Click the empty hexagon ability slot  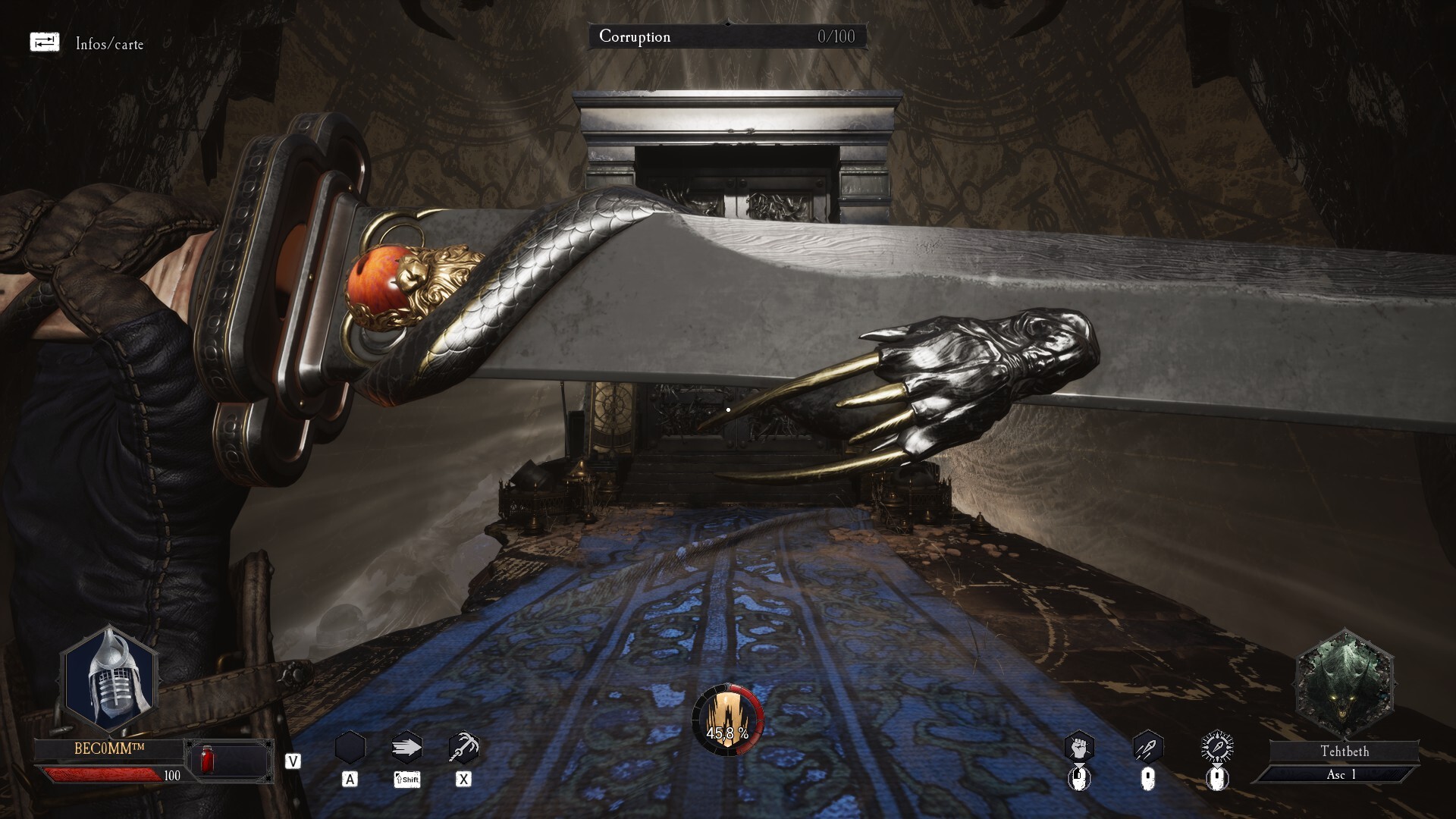coord(350,748)
